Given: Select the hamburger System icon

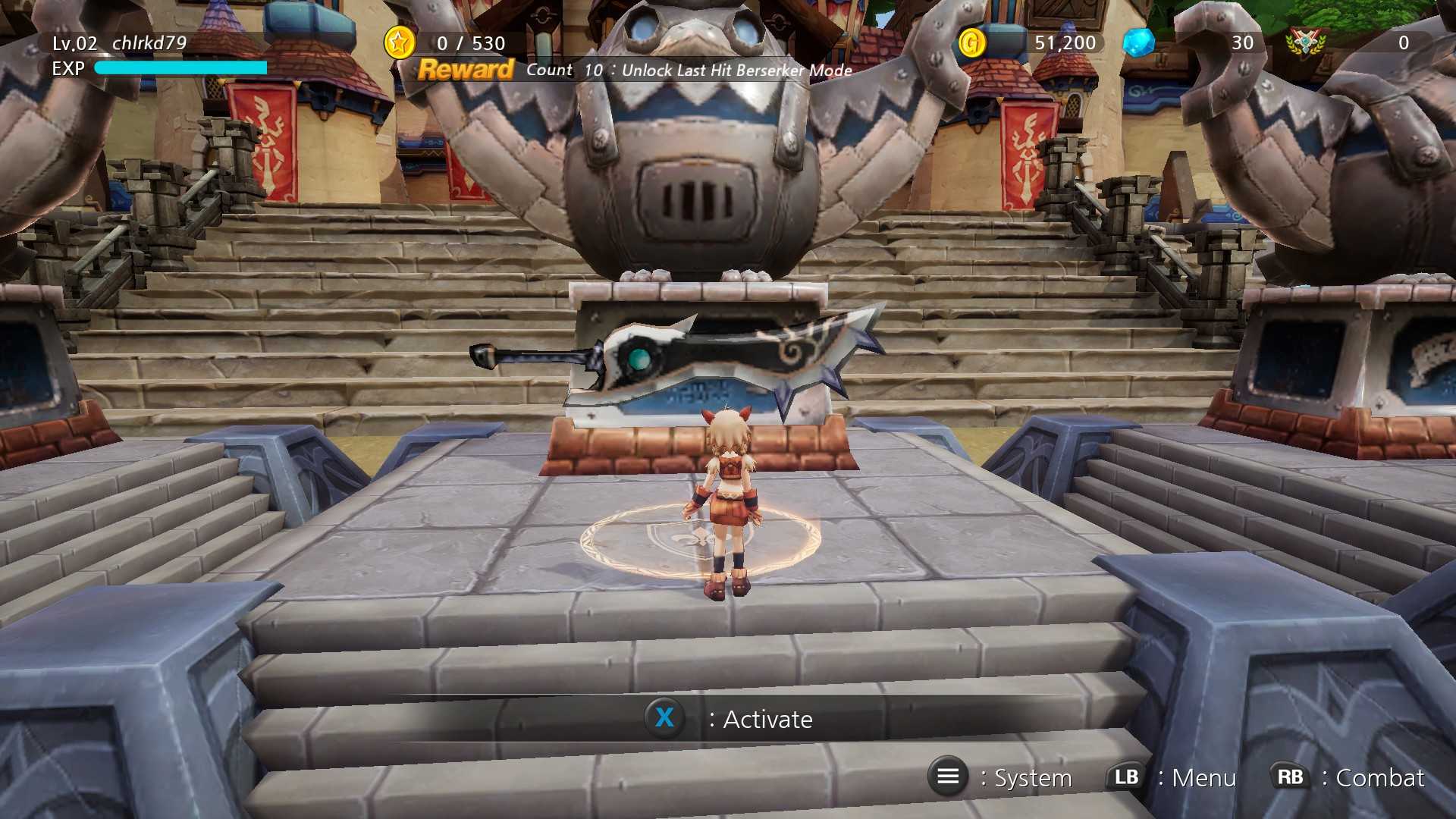Looking at the screenshot, I should (947, 777).
